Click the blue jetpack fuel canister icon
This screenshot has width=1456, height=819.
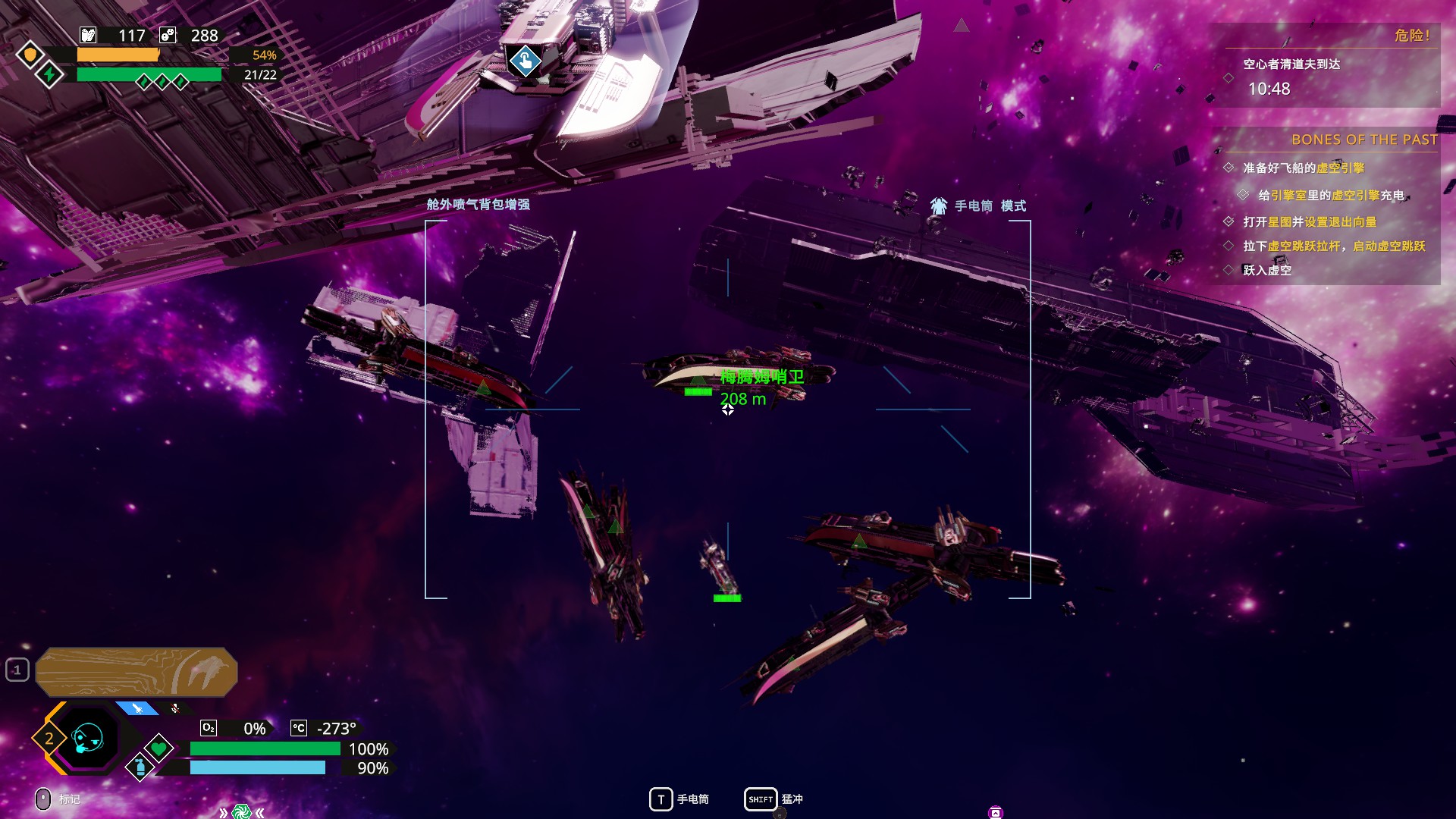pos(140,767)
